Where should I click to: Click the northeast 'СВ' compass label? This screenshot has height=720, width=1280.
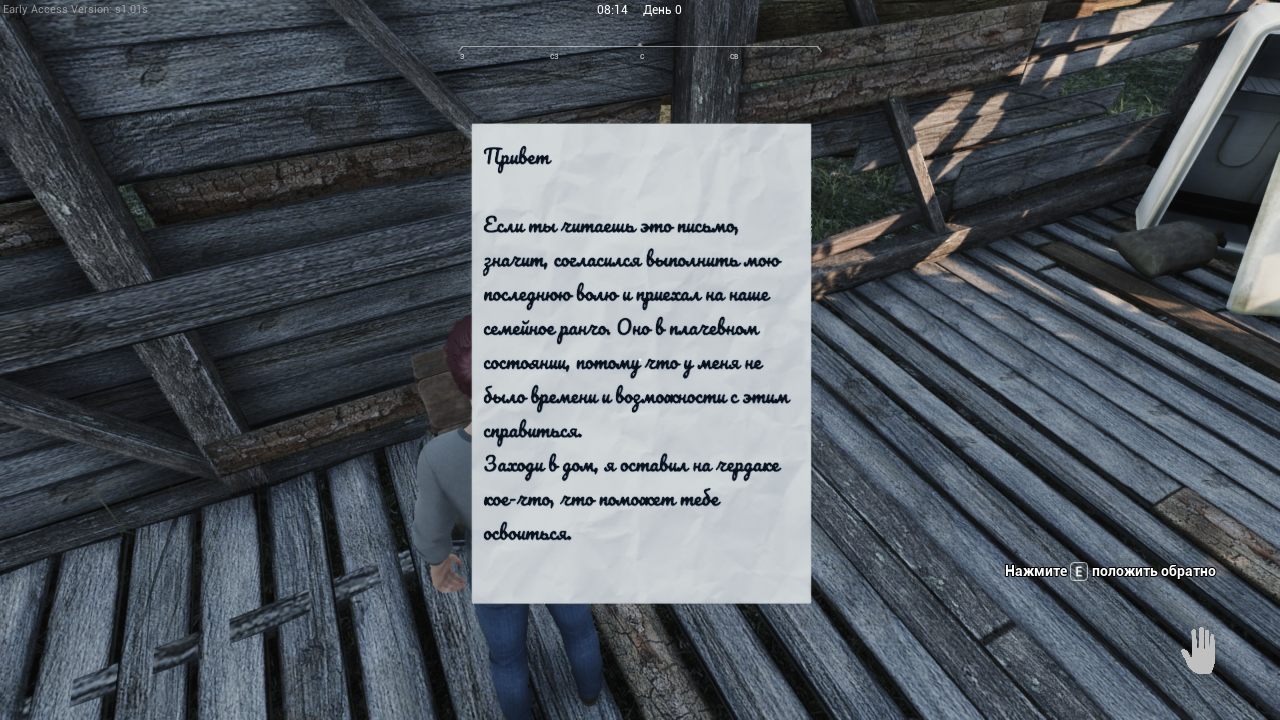tap(732, 57)
